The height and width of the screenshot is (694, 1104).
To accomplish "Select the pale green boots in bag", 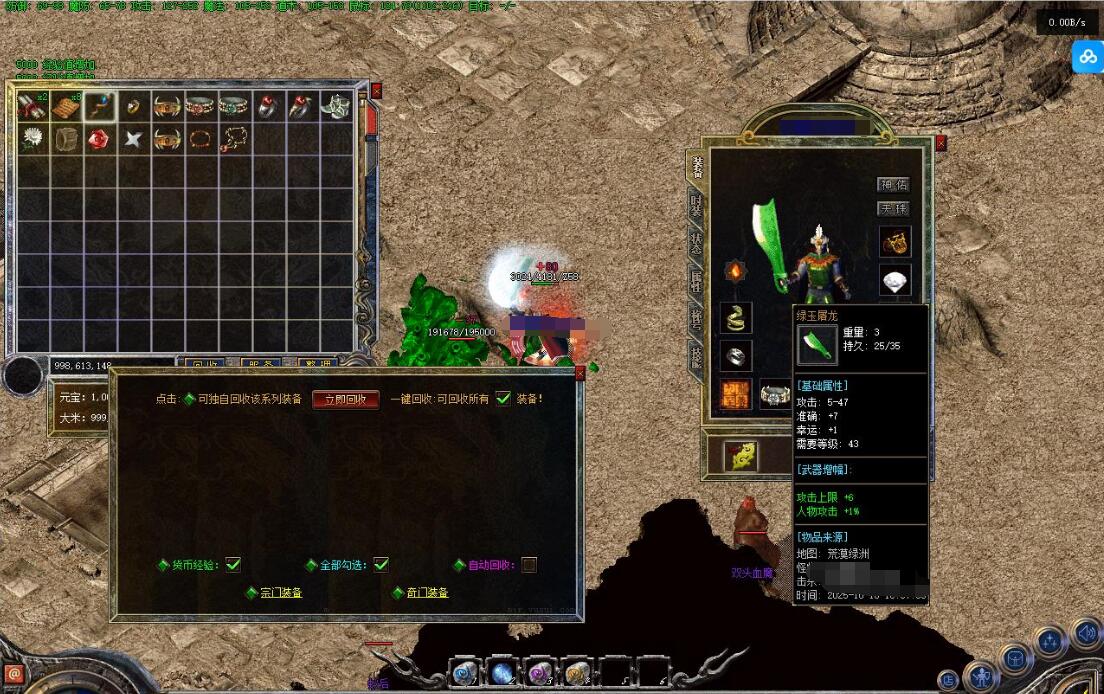I will pyautogui.click(x=335, y=105).
